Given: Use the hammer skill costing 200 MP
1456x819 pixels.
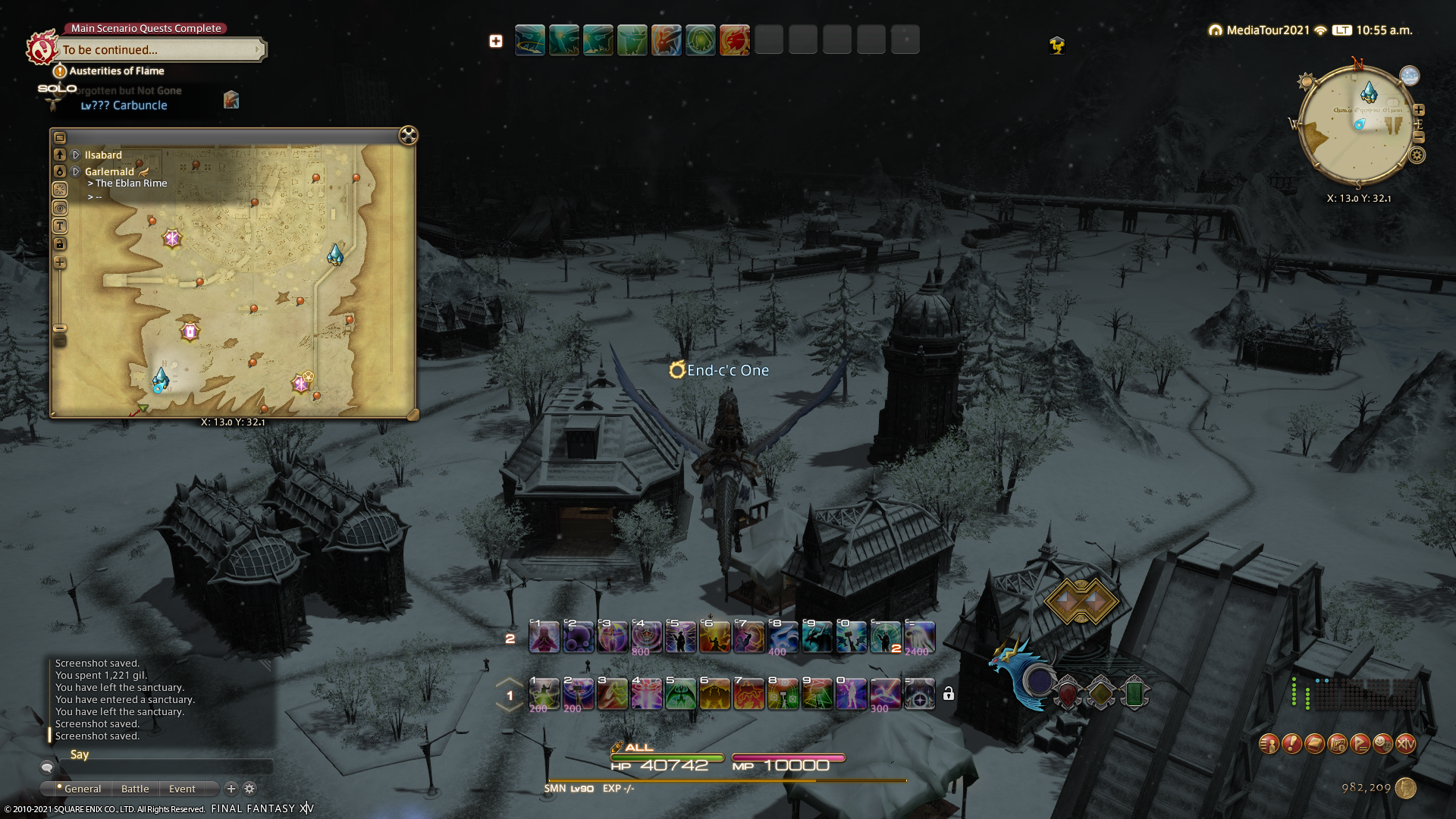Looking at the screenshot, I should tap(579, 694).
